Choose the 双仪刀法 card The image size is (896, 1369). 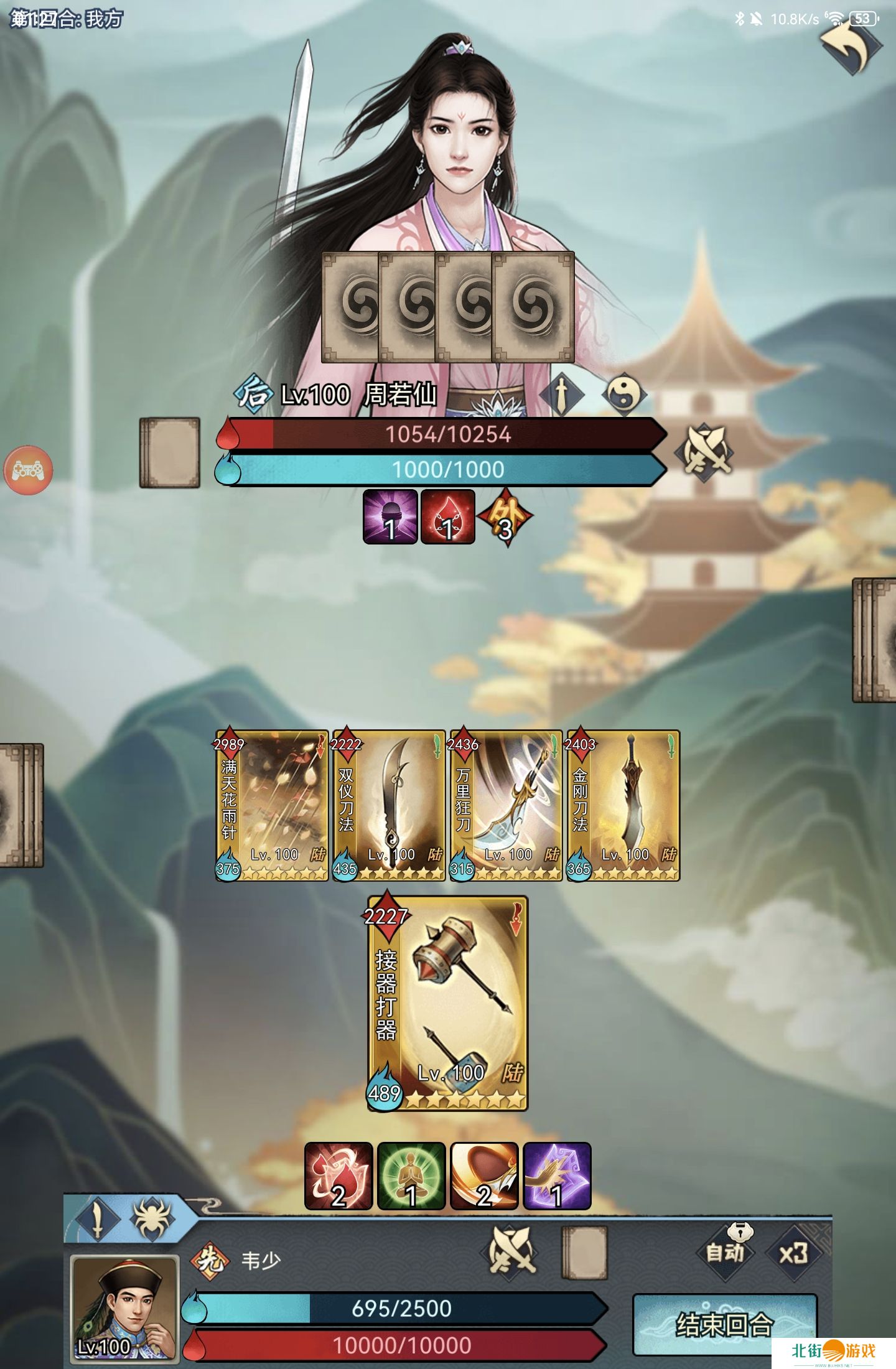pyautogui.click(x=389, y=805)
